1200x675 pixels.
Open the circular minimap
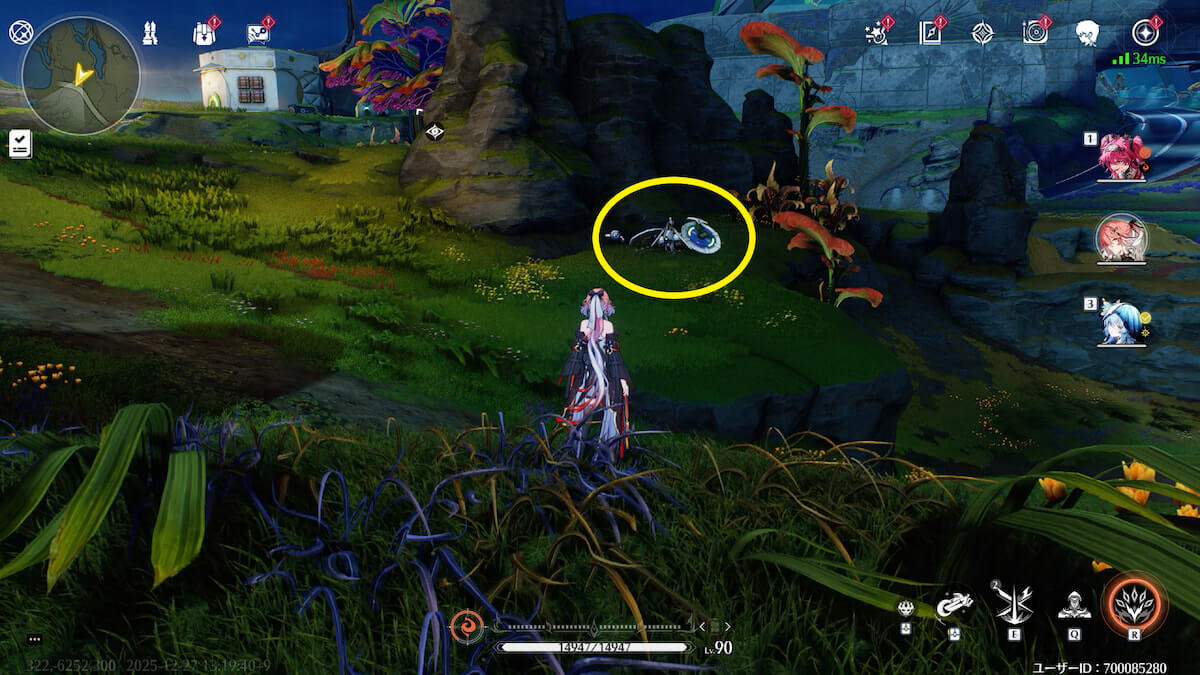click(x=81, y=75)
